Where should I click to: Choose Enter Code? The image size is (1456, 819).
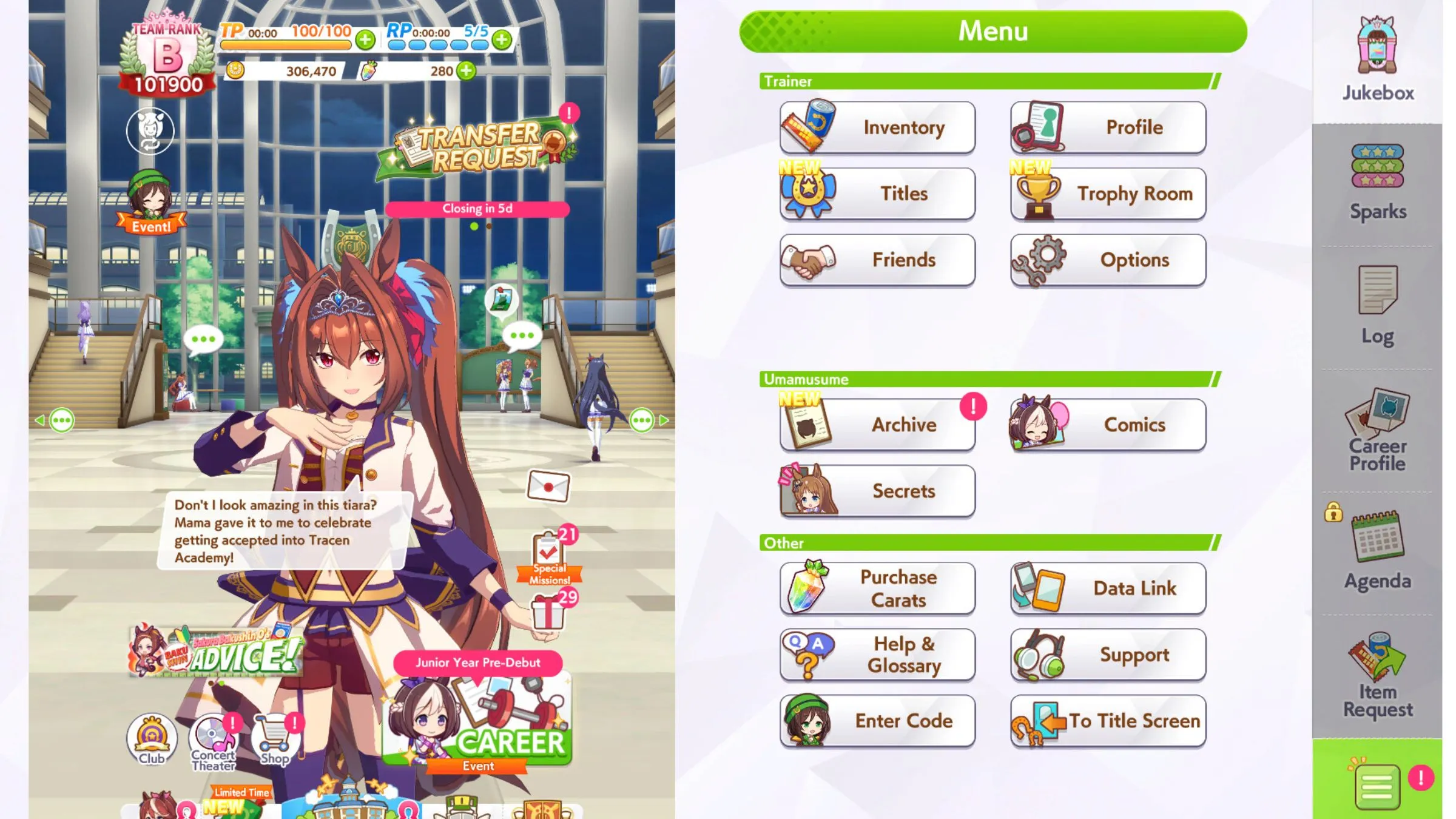[x=877, y=721]
